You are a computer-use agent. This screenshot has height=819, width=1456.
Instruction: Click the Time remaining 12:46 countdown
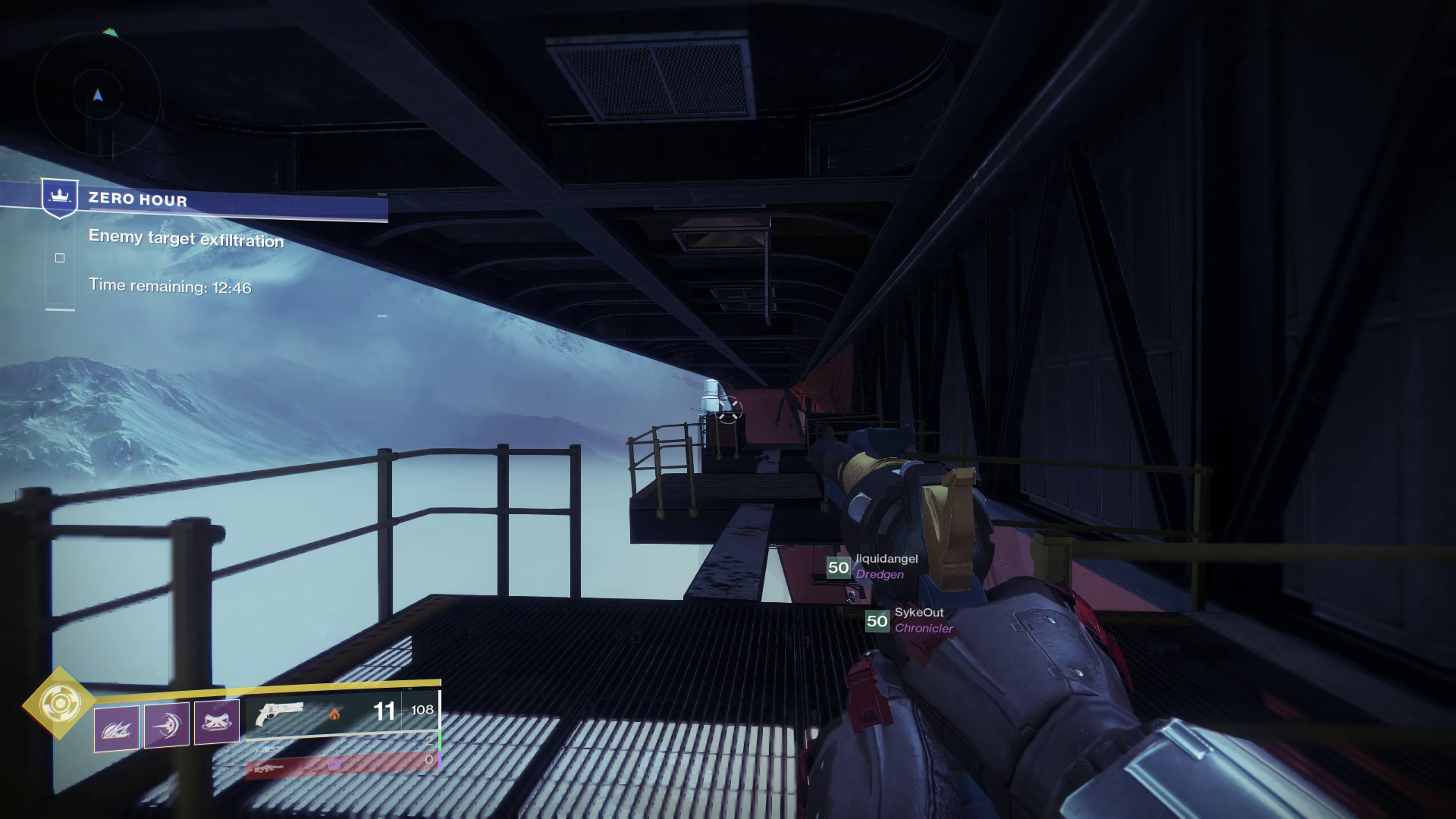(x=171, y=287)
